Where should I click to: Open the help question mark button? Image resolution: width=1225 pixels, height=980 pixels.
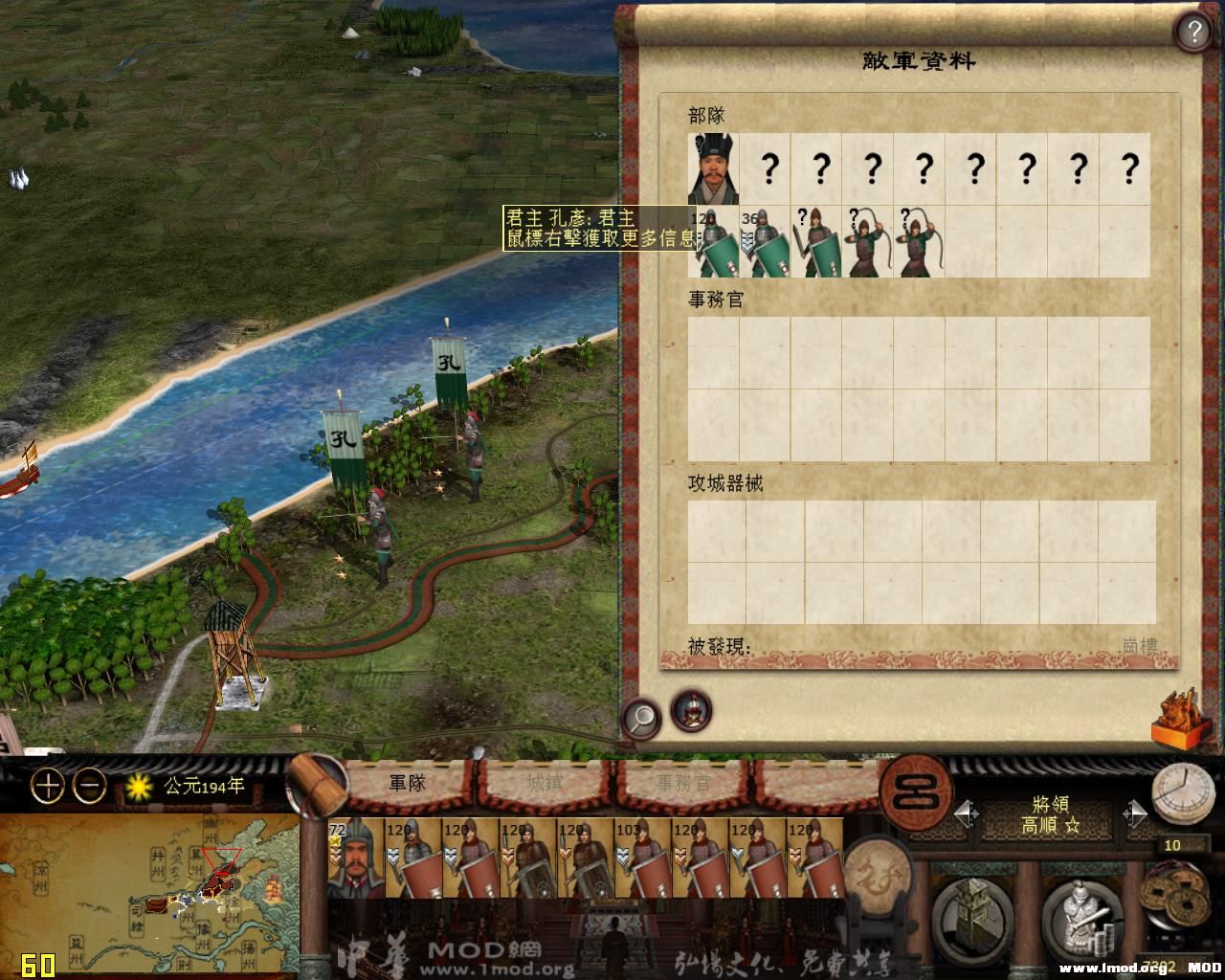[1192, 33]
